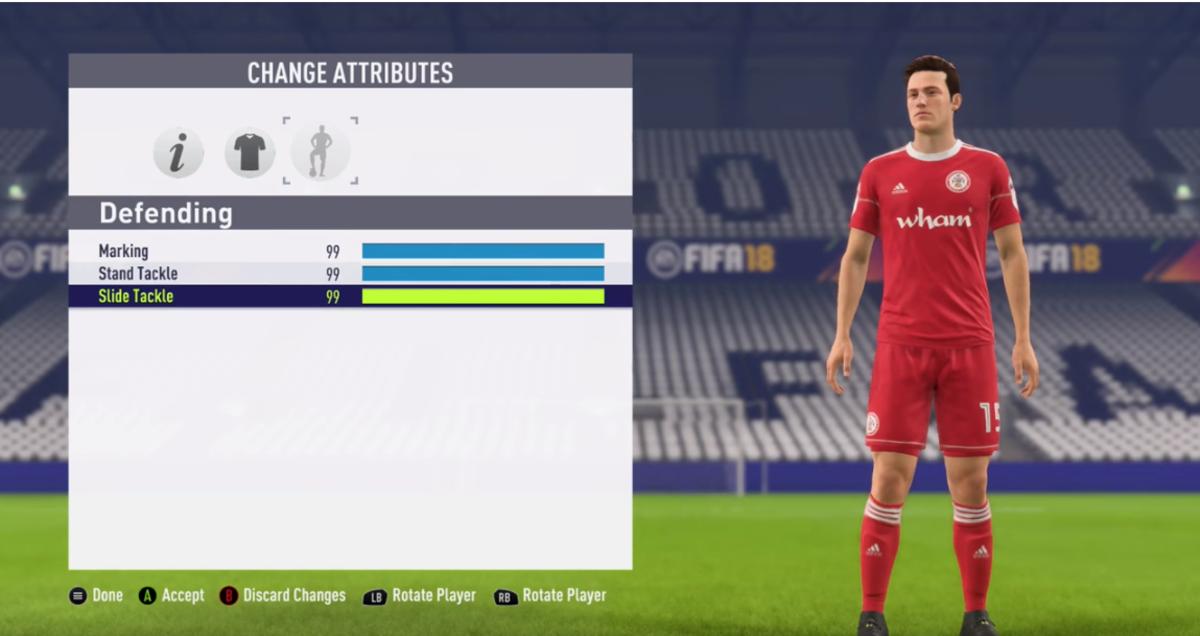Screen dimensions: 1200x636
Task: Select the player attributes silhouette tab
Action: 320,152
